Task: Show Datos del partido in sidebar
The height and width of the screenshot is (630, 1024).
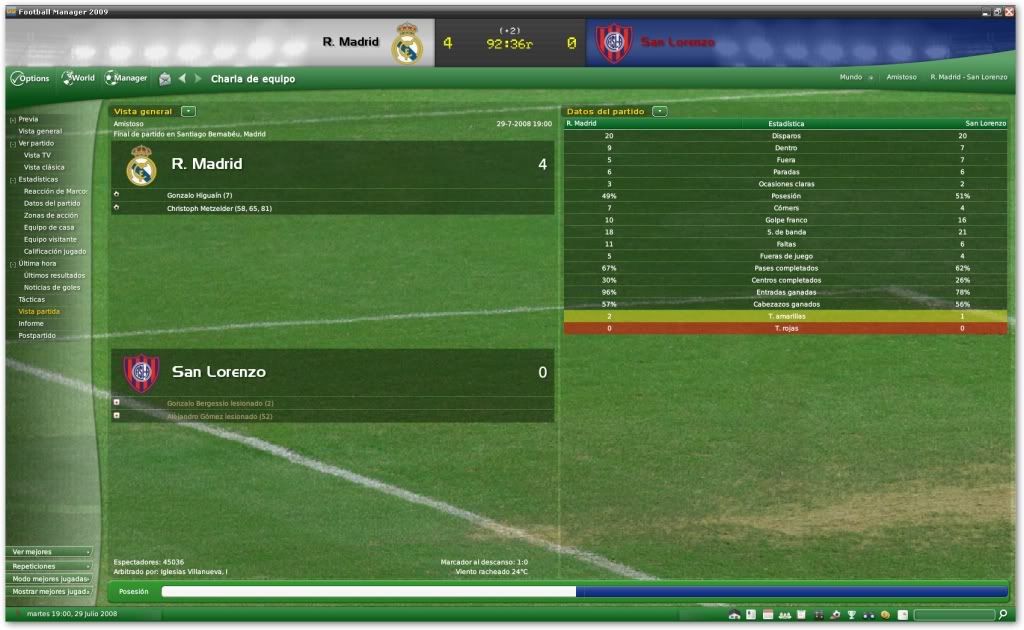Action: (52, 203)
